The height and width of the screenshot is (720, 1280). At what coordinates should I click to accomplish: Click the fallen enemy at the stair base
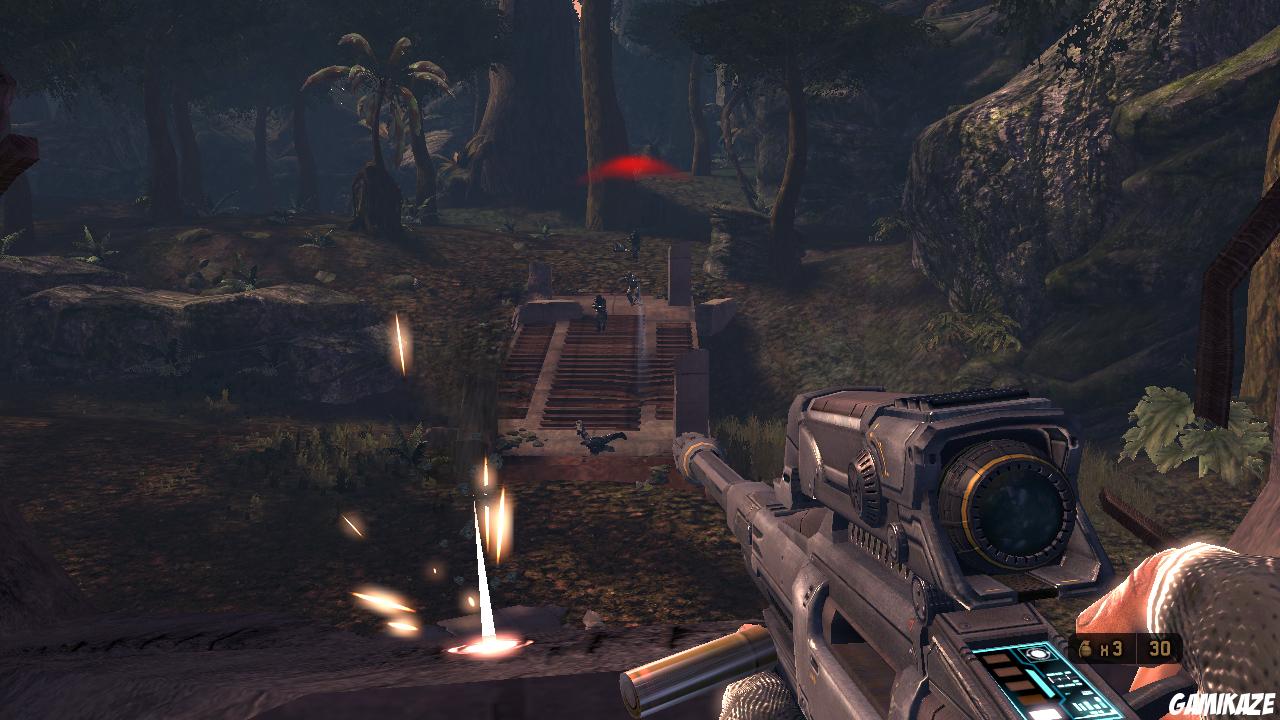pyautogui.click(x=597, y=440)
